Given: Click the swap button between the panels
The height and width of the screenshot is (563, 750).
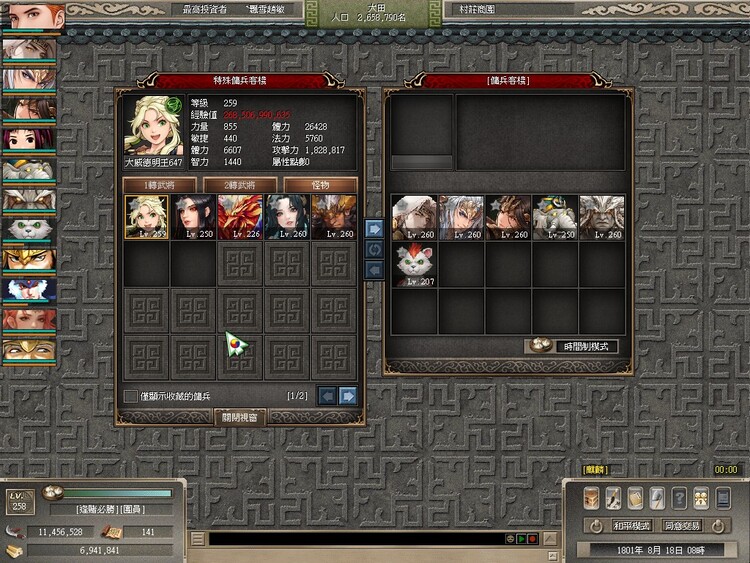Looking at the screenshot, I should [x=374, y=248].
